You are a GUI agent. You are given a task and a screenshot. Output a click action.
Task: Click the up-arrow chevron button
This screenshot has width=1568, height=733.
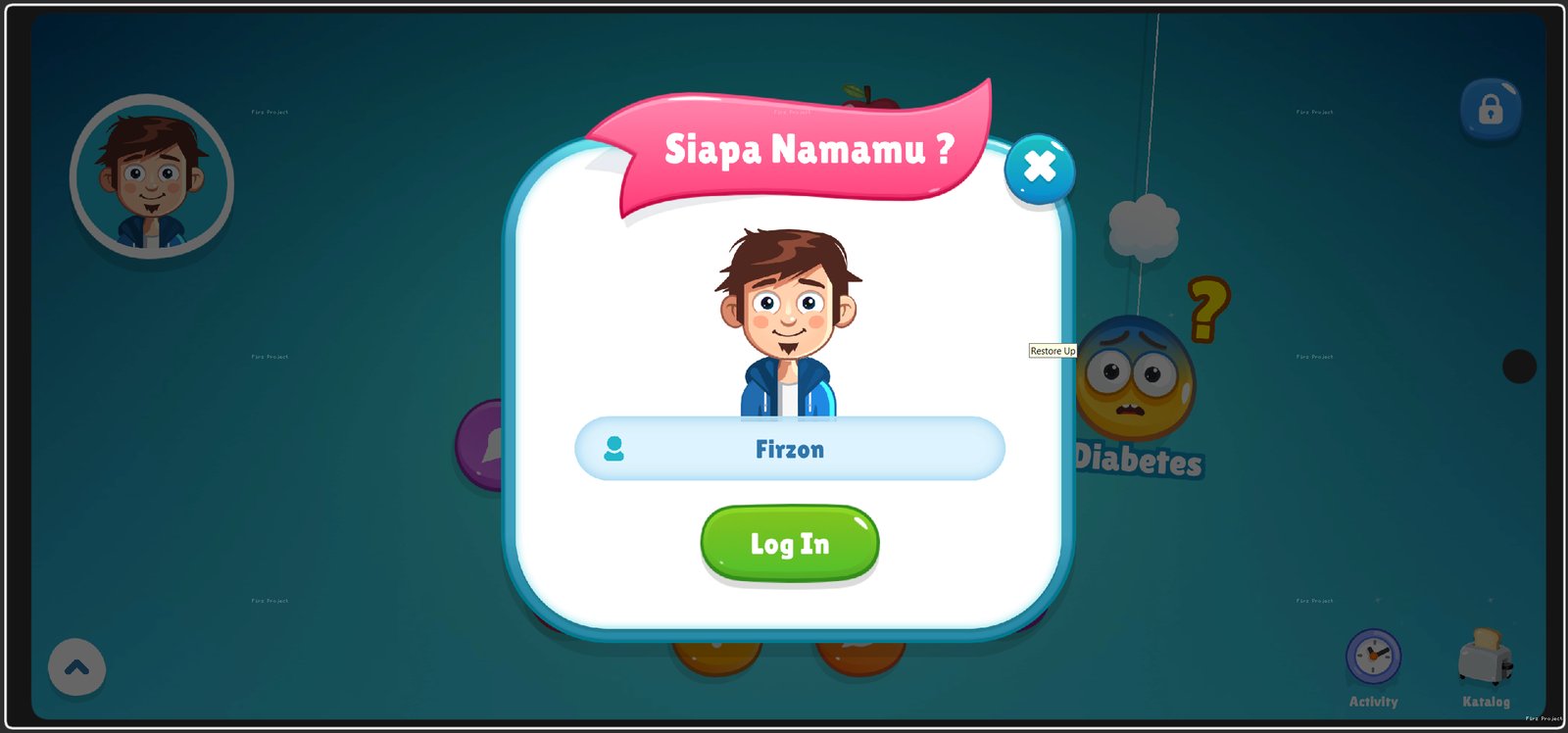tap(76, 667)
